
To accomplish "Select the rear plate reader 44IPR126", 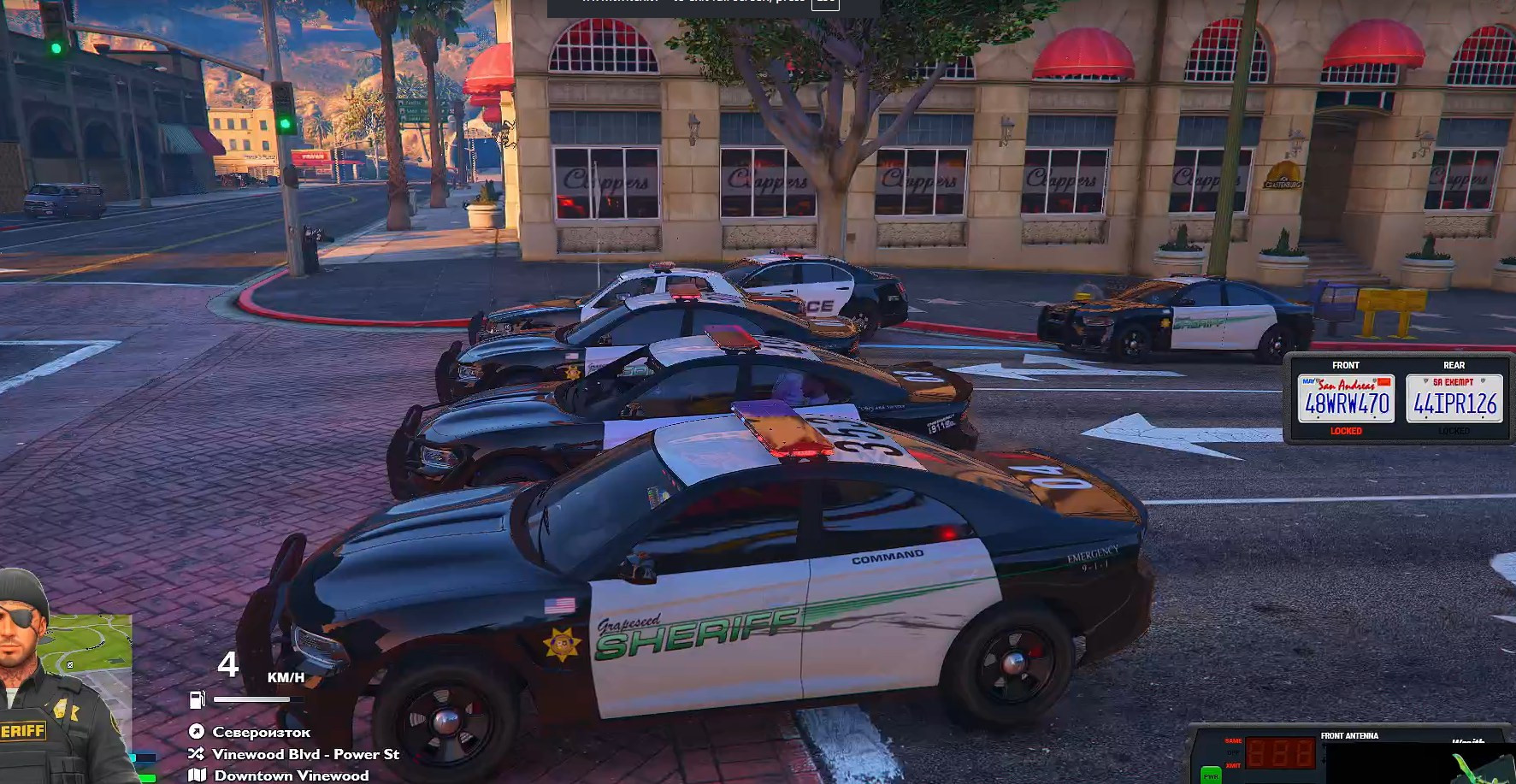I will pos(1454,398).
